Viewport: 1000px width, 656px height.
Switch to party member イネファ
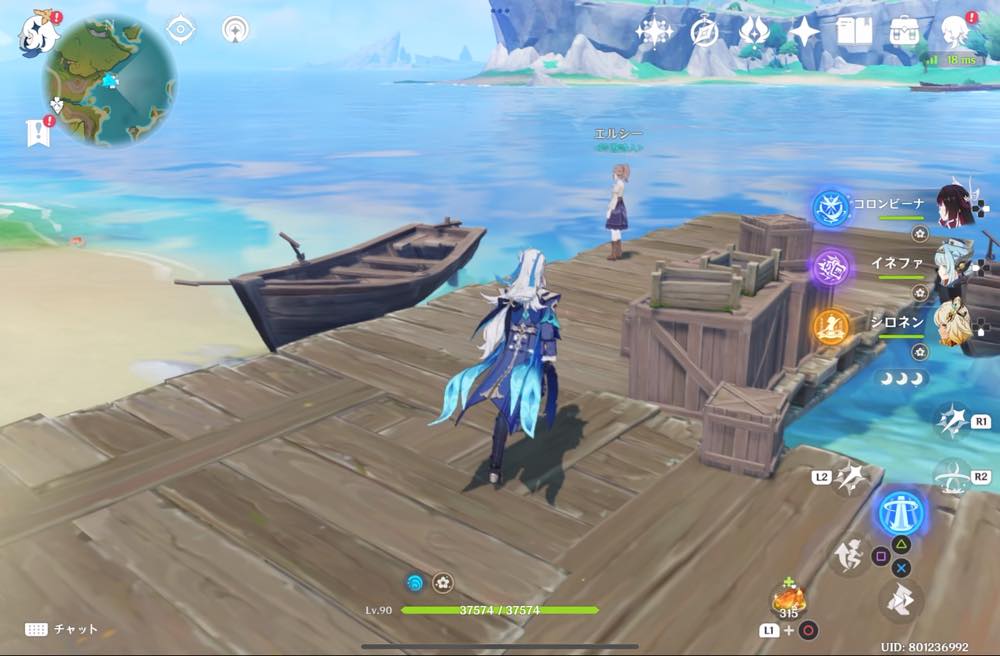[x=955, y=265]
